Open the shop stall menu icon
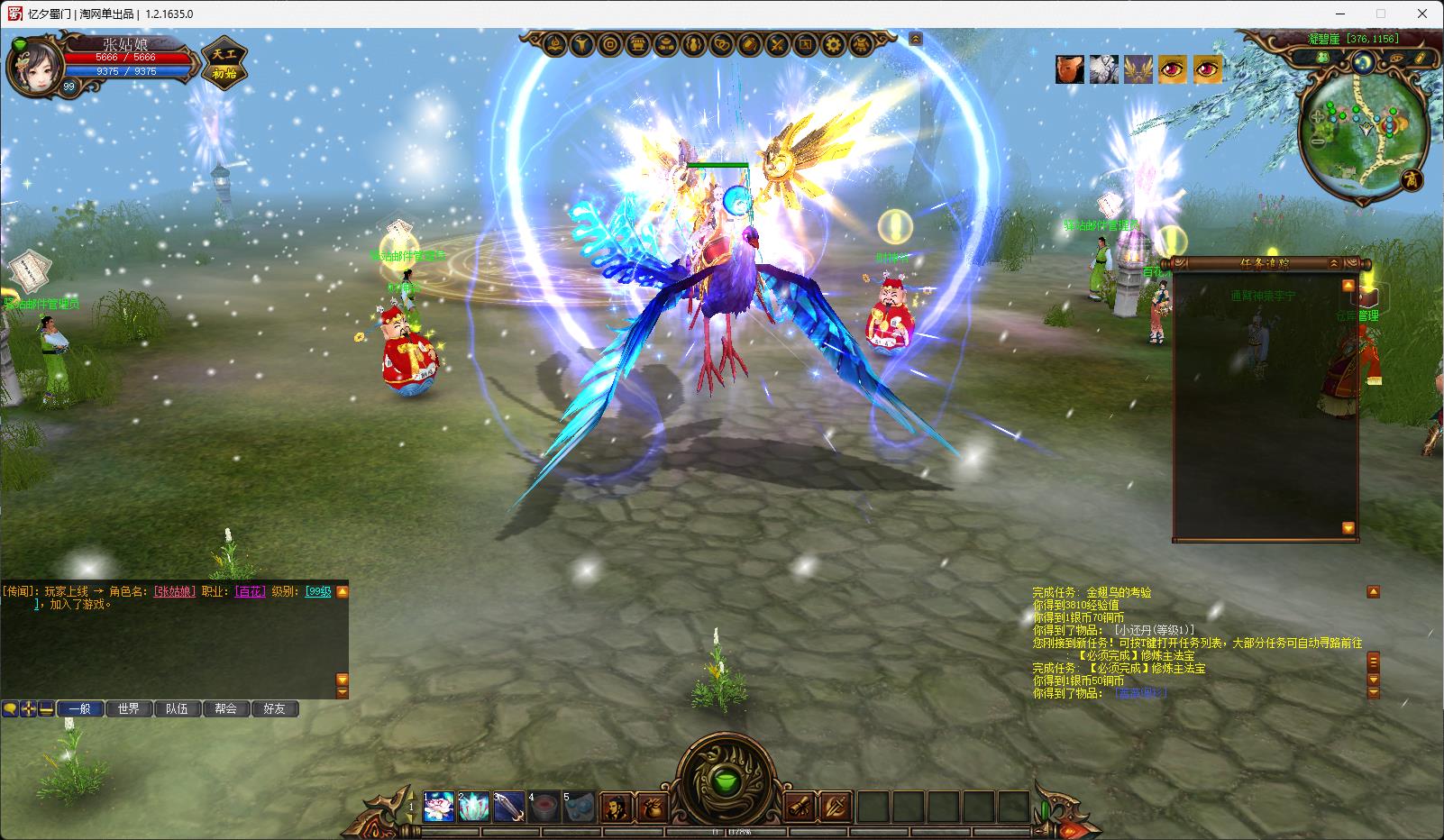Image resolution: width=1444 pixels, height=840 pixels. point(638,43)
